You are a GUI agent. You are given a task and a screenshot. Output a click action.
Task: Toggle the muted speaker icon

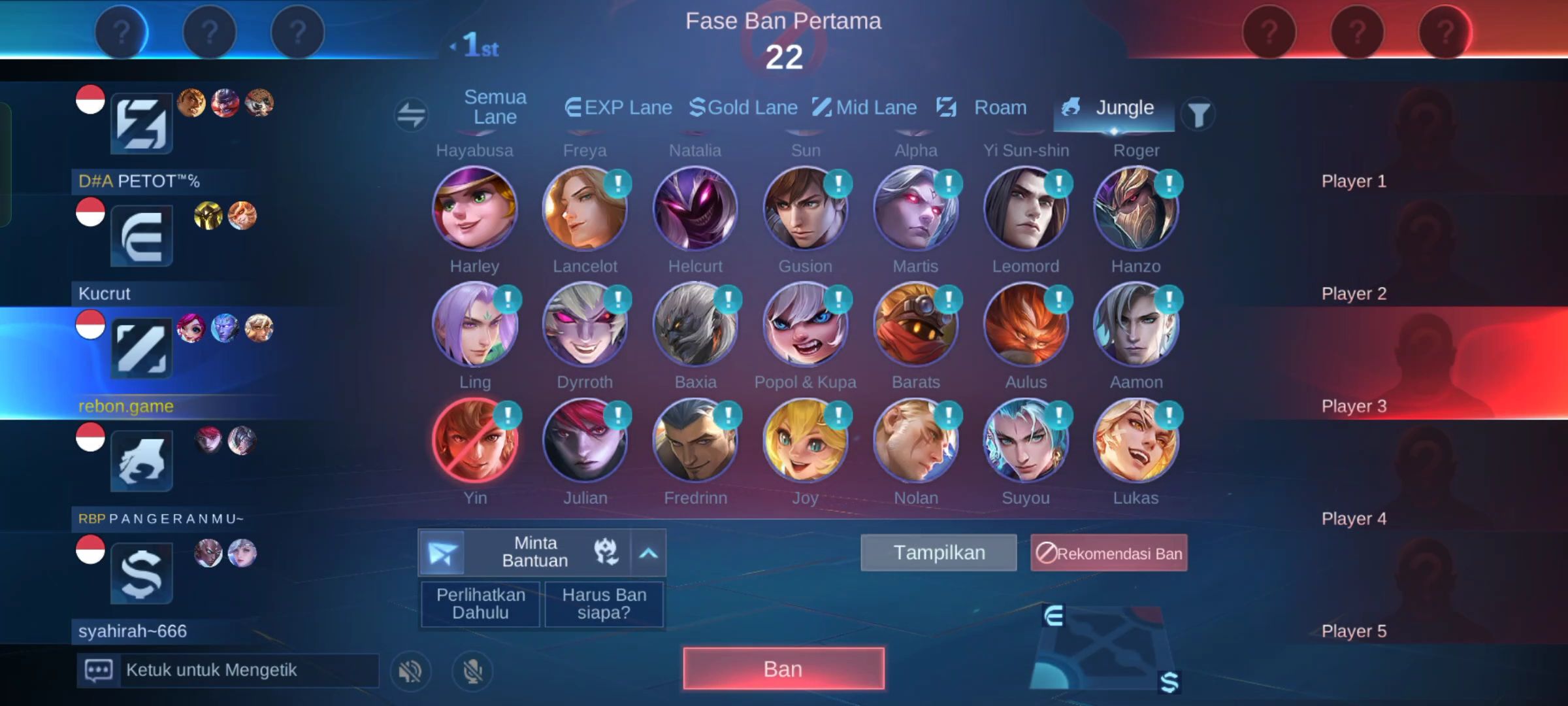click(x=410, y=671)
